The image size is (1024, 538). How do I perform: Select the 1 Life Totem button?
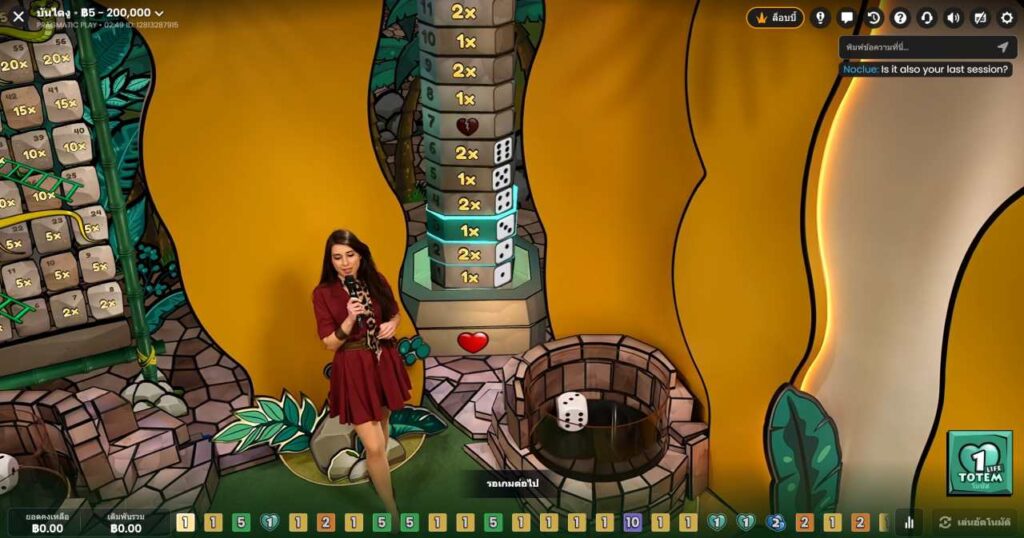pyautogui.click(x=980, y=463)
